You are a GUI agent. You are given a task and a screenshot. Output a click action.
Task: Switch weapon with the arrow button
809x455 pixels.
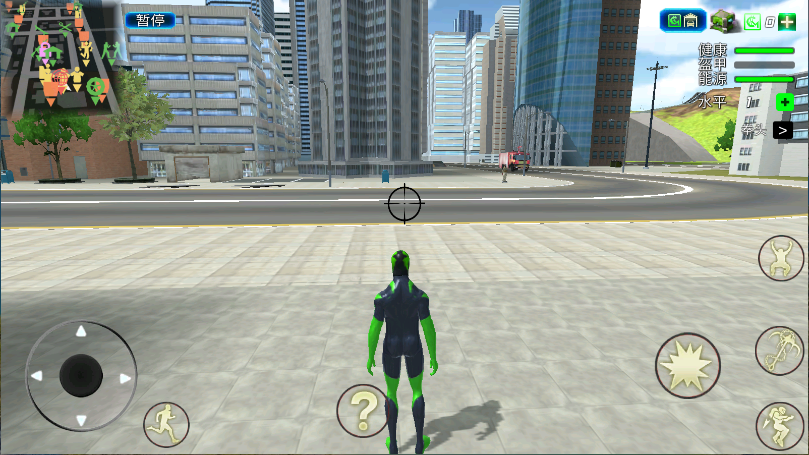[782, 130]
